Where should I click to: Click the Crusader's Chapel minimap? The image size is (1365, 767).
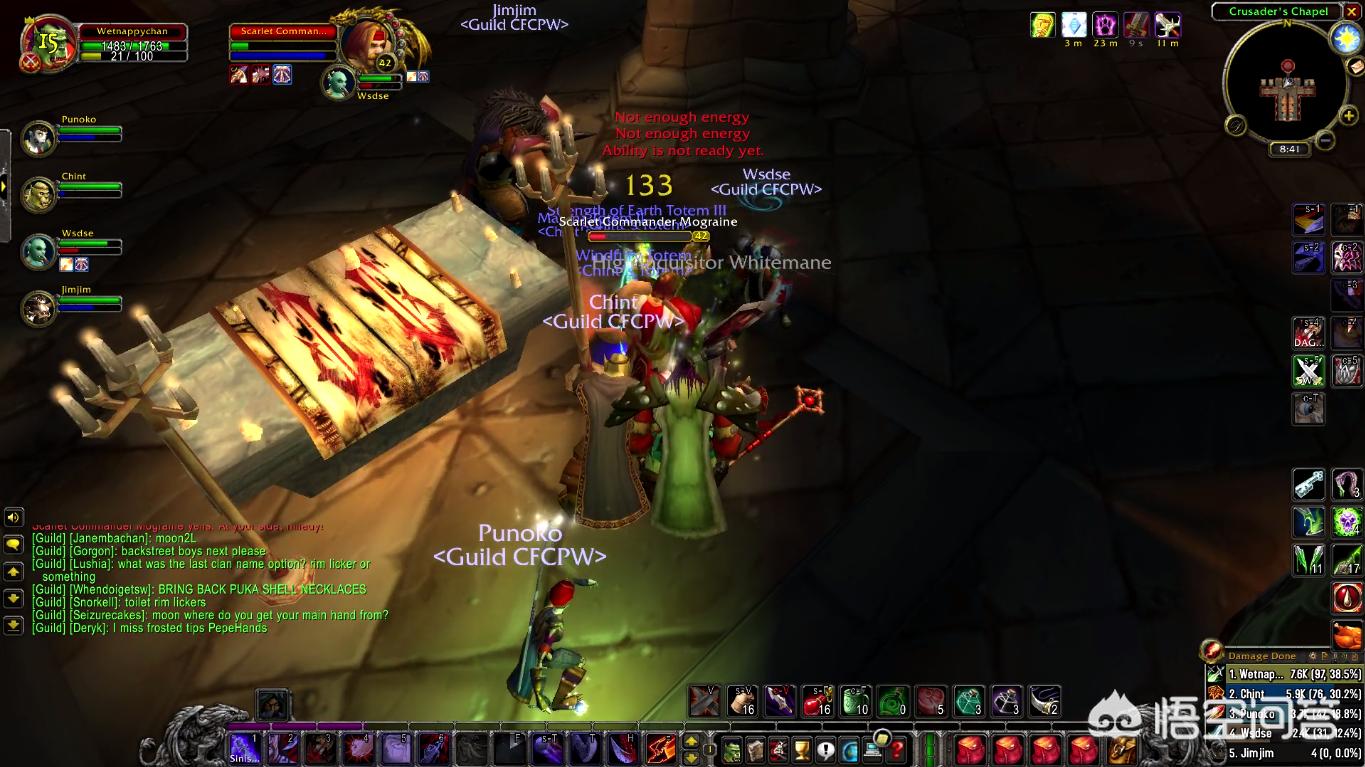[1287, 83]
